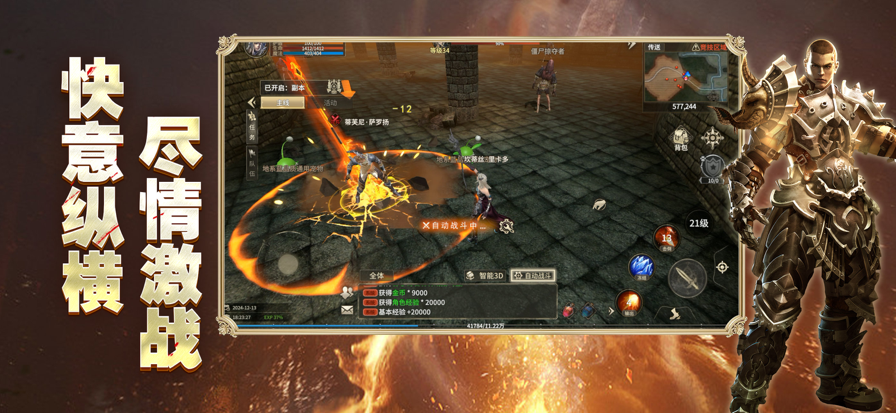
Task: Toggle the 智能3D camera mode
Action: click(485, 275)
